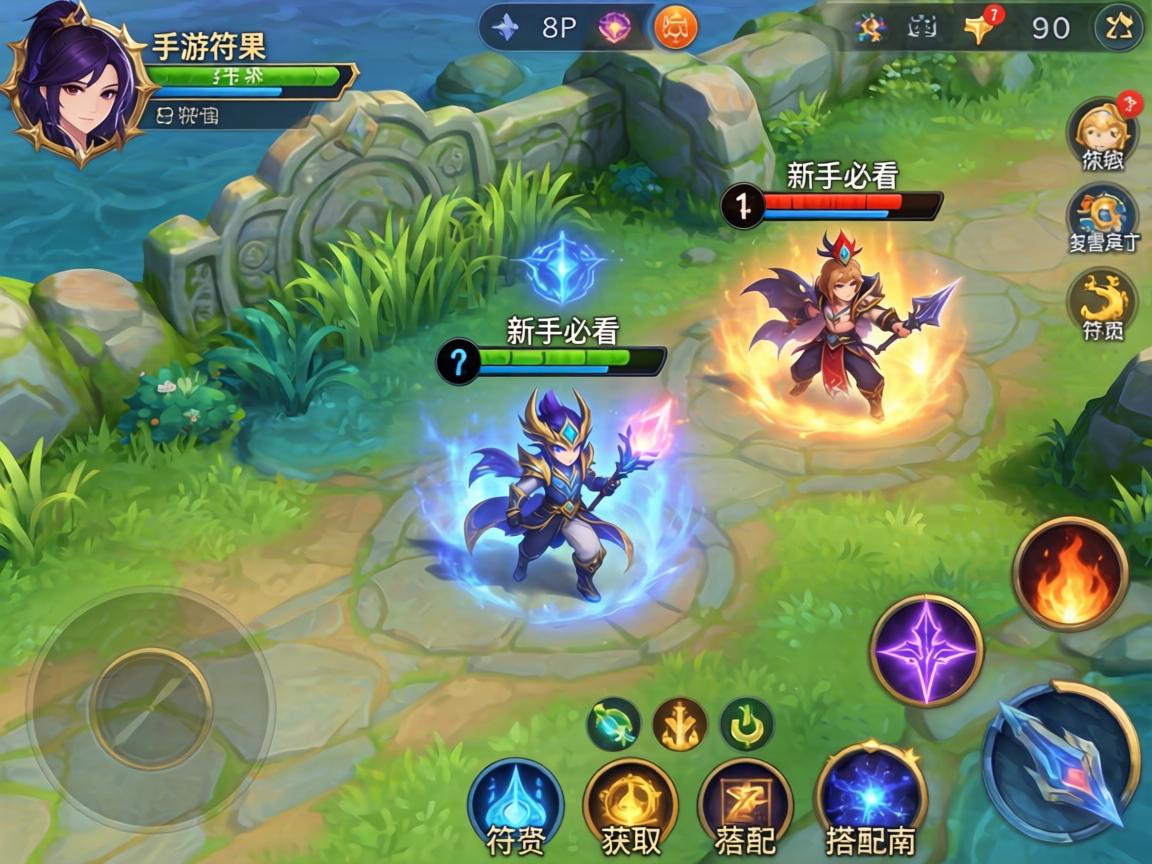Select the colorful star icon in top-right bar
Viewport: 1152px width, 864px height.
click(870, 28)
